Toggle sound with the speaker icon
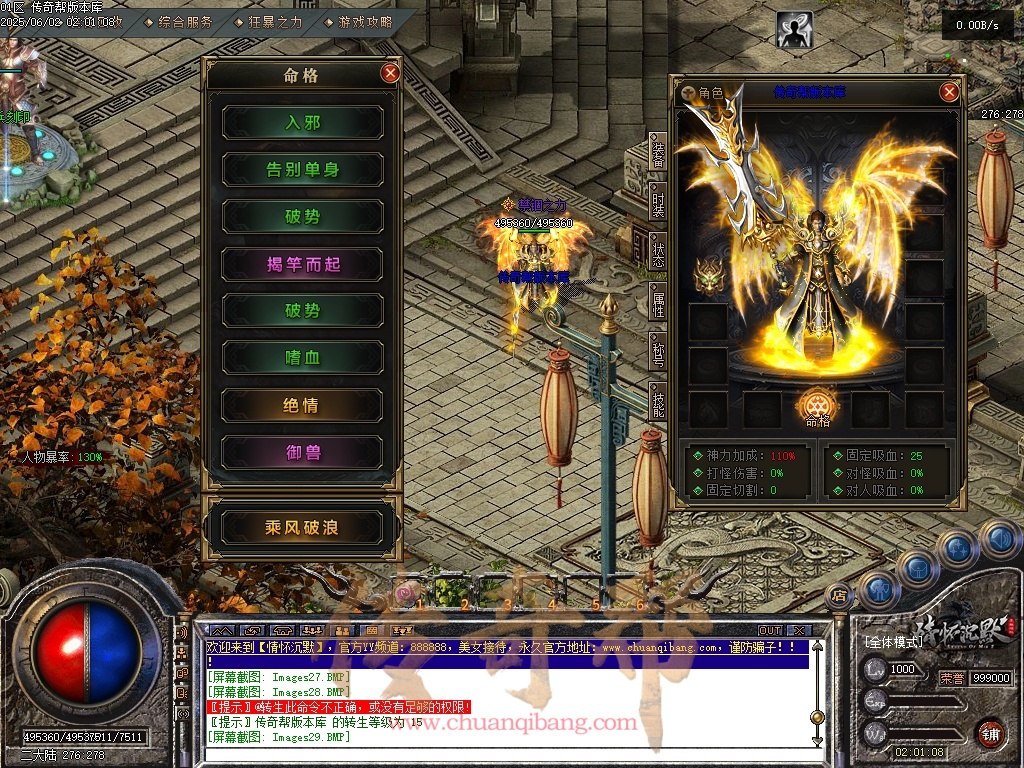The height and width of the screenshot is (768, 1024). point(999,541)
